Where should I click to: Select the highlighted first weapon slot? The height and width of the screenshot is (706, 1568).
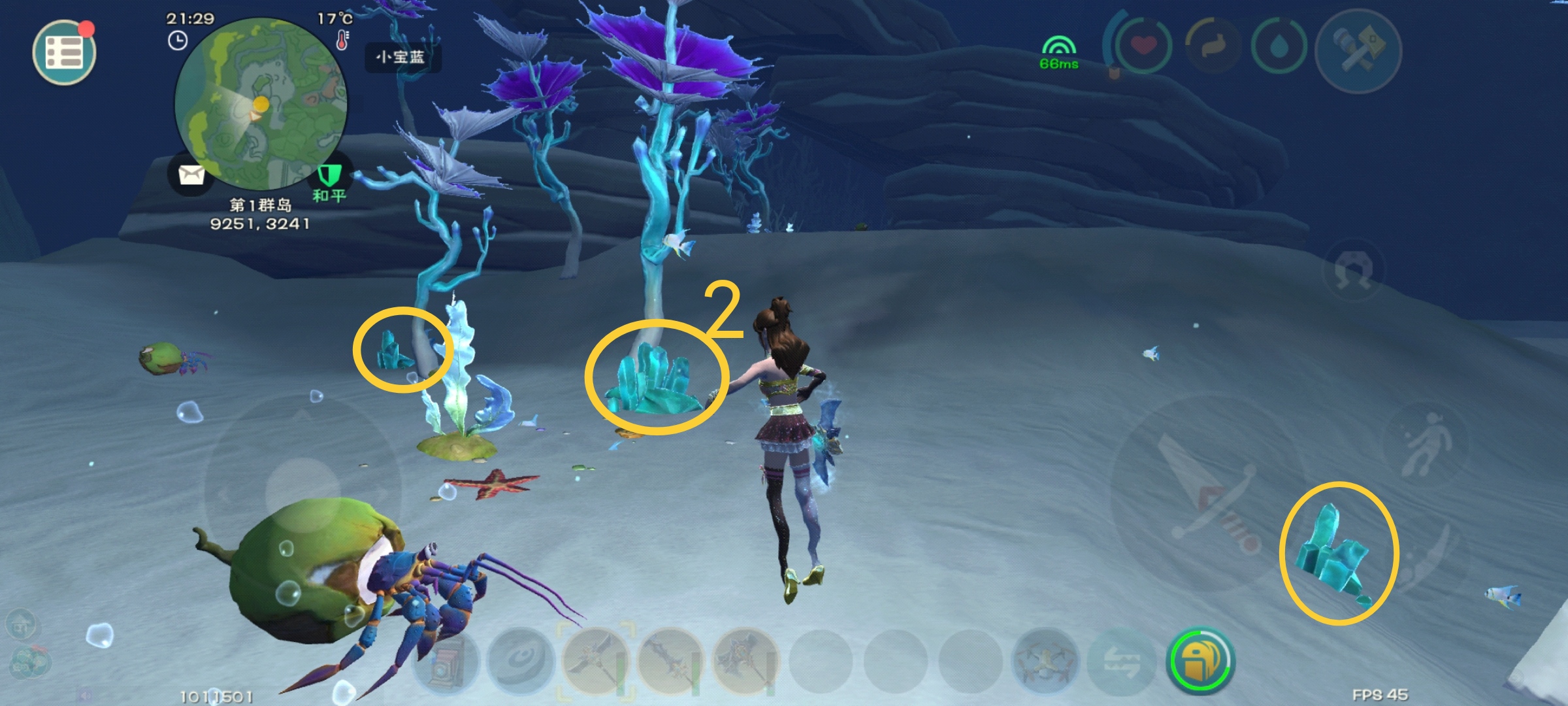[x=595, y=660]
